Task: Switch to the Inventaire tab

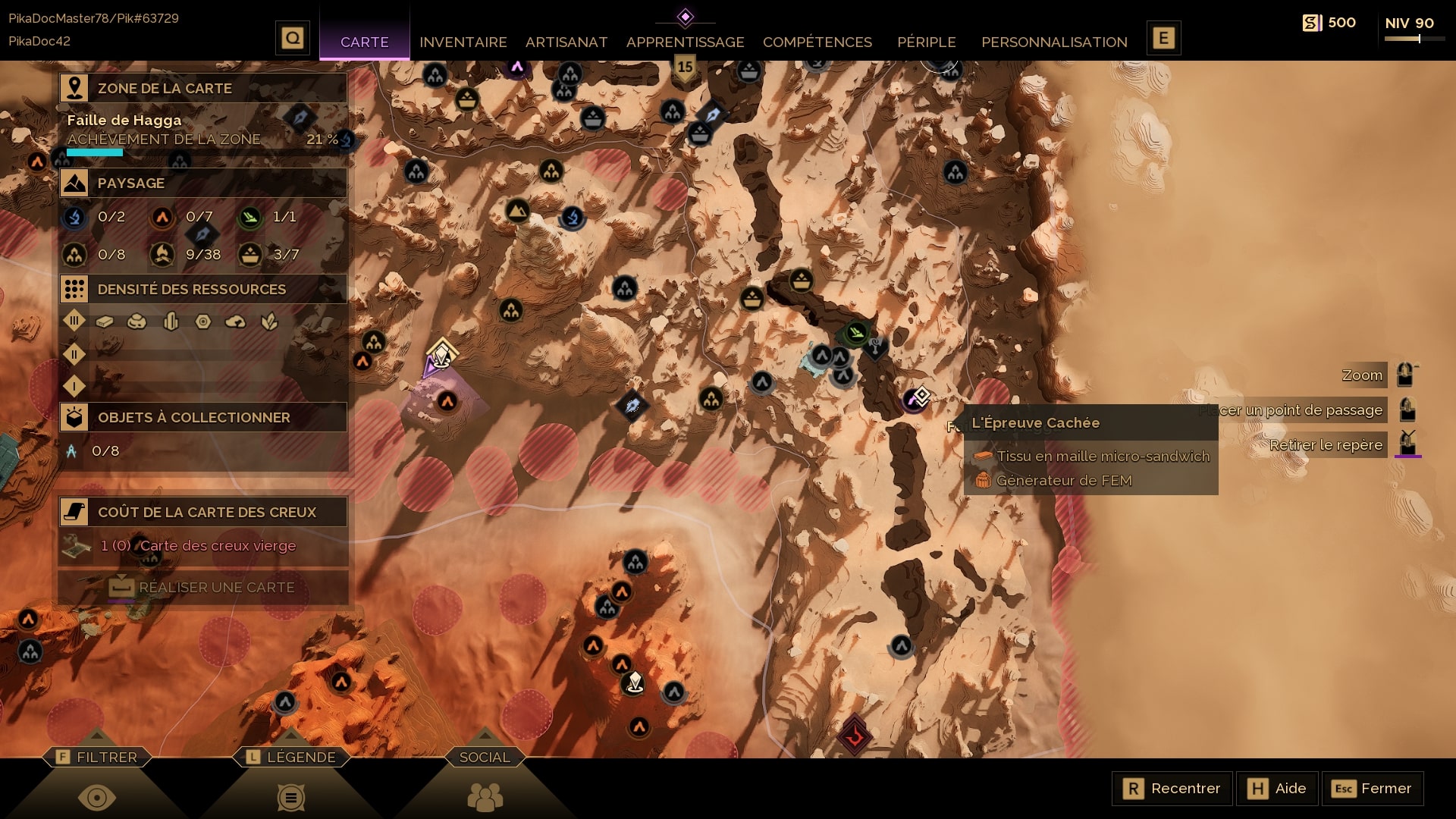Action: tap(463, 42)
